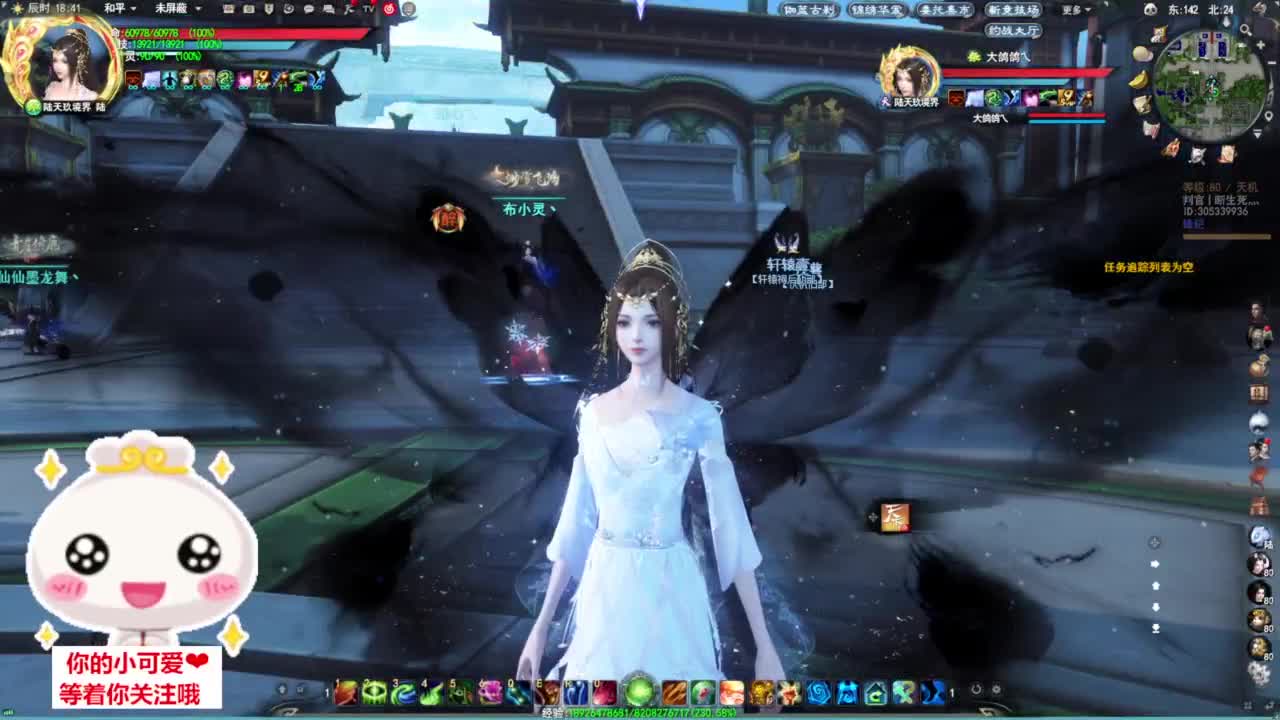Click a friend thumbnail on the right sidebar
Image resolution: width=1280 pixels, height=720 pixels.
[1257, 565]
